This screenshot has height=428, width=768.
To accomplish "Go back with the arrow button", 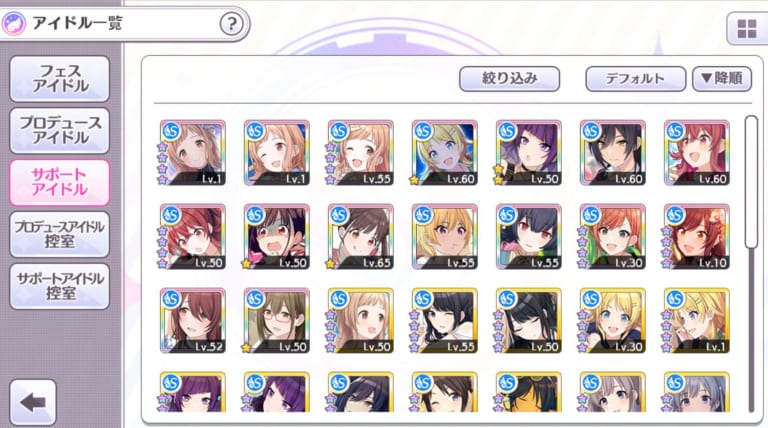I will (x=31, y=402).
